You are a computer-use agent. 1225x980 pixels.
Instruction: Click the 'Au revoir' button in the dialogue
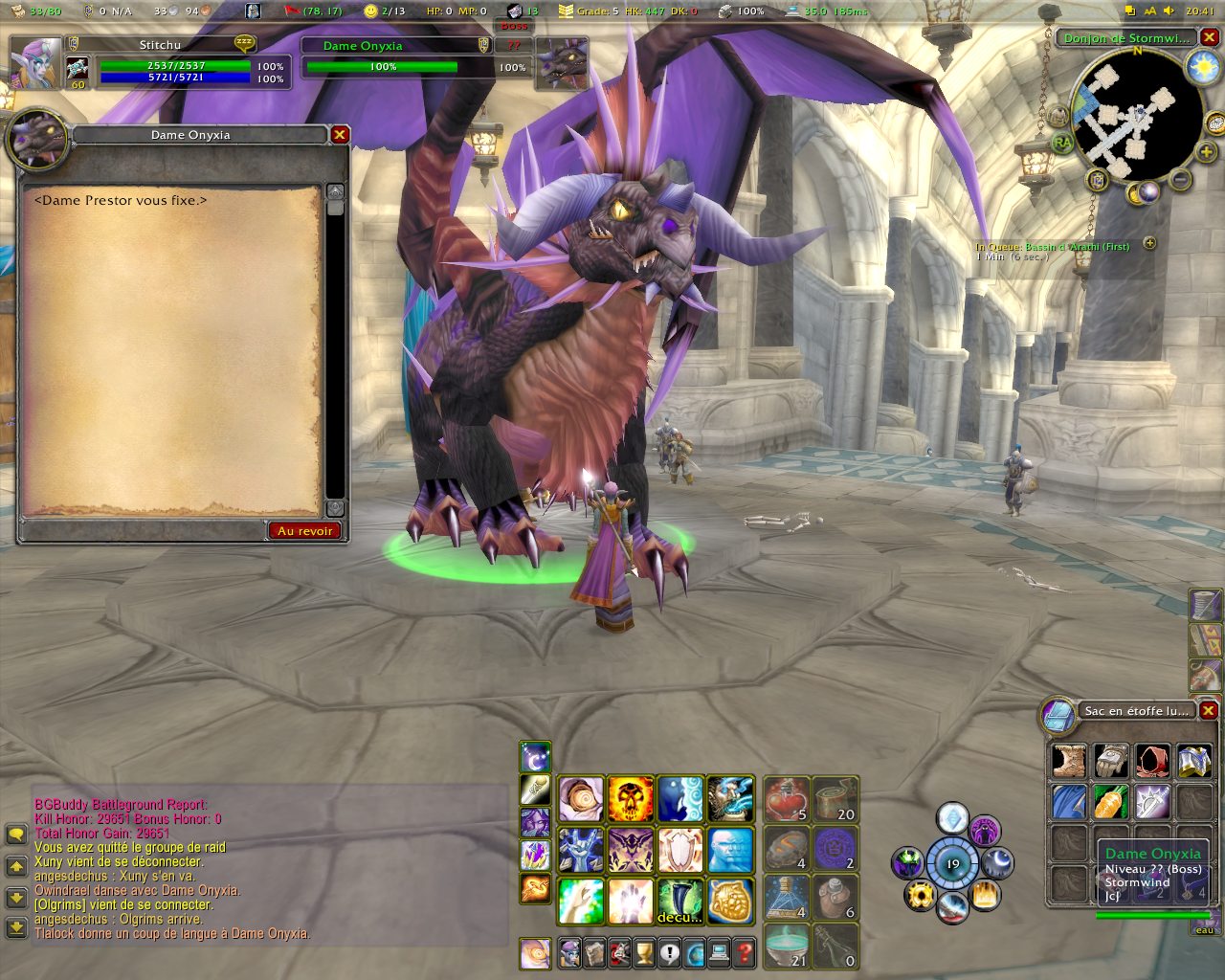click(x=304, y=530)
